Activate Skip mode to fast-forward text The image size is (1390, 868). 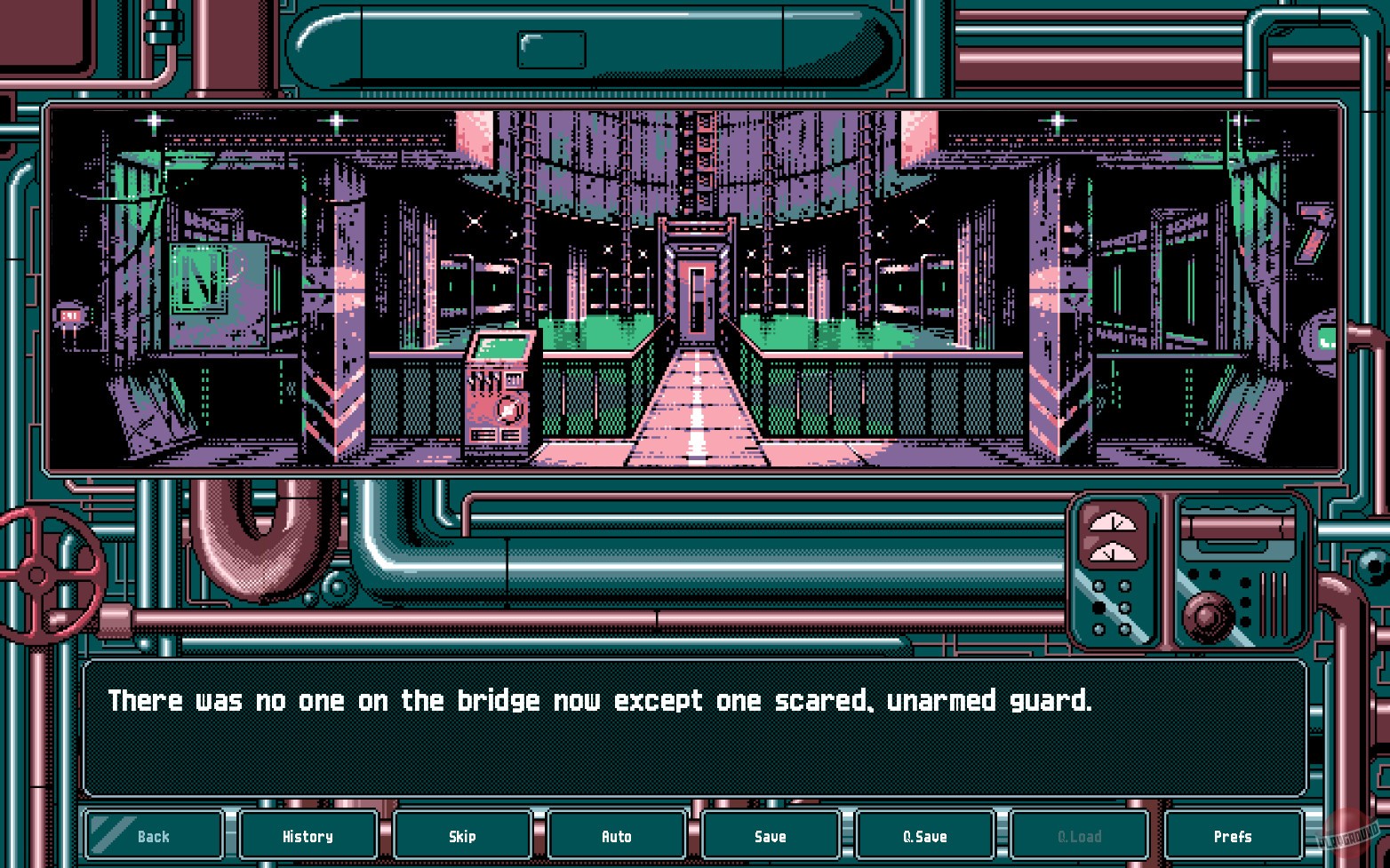pyautogui.click(x=462, y=835)
